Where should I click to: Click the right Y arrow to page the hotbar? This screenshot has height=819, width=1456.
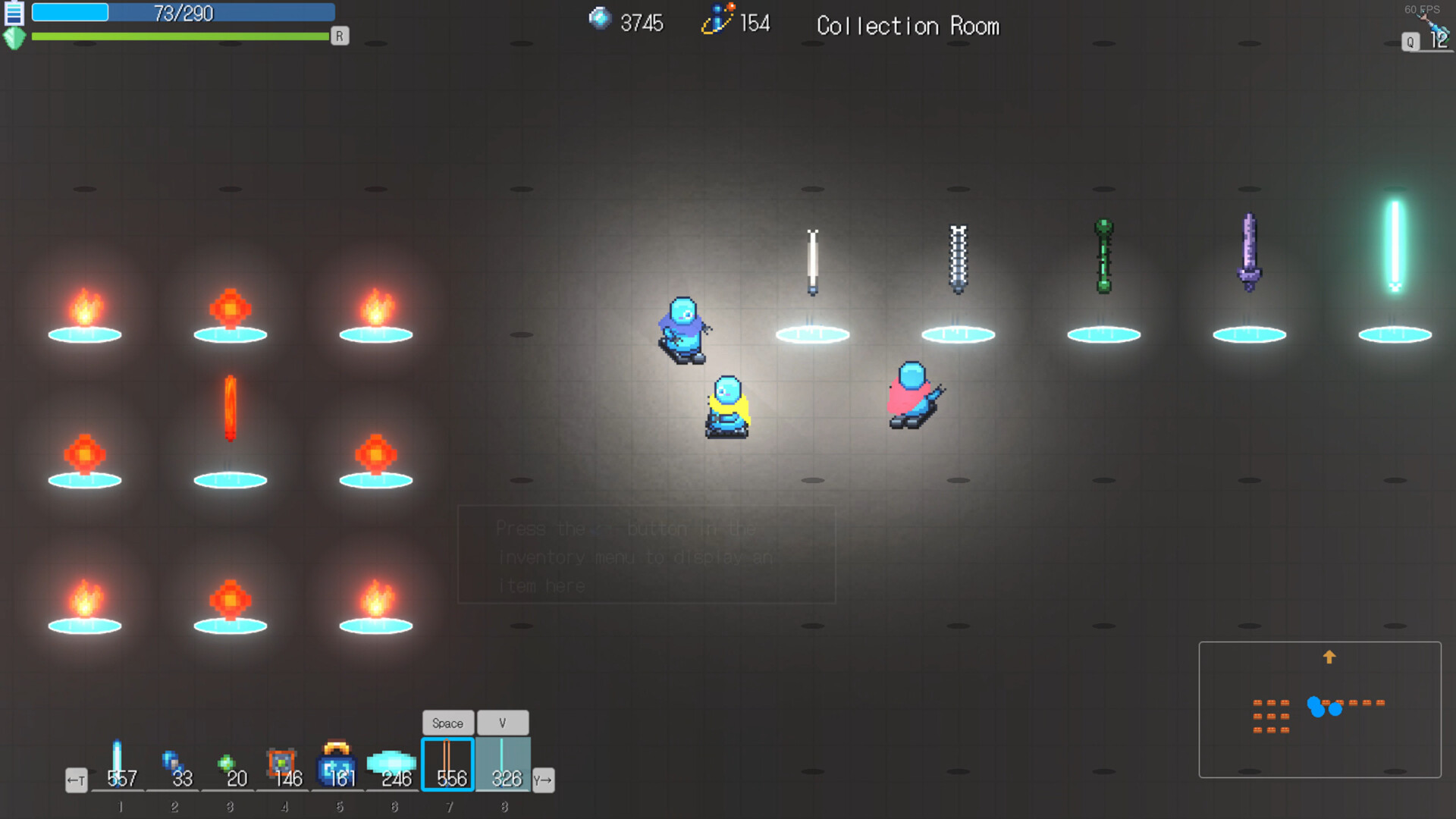[x=543, y=780]
